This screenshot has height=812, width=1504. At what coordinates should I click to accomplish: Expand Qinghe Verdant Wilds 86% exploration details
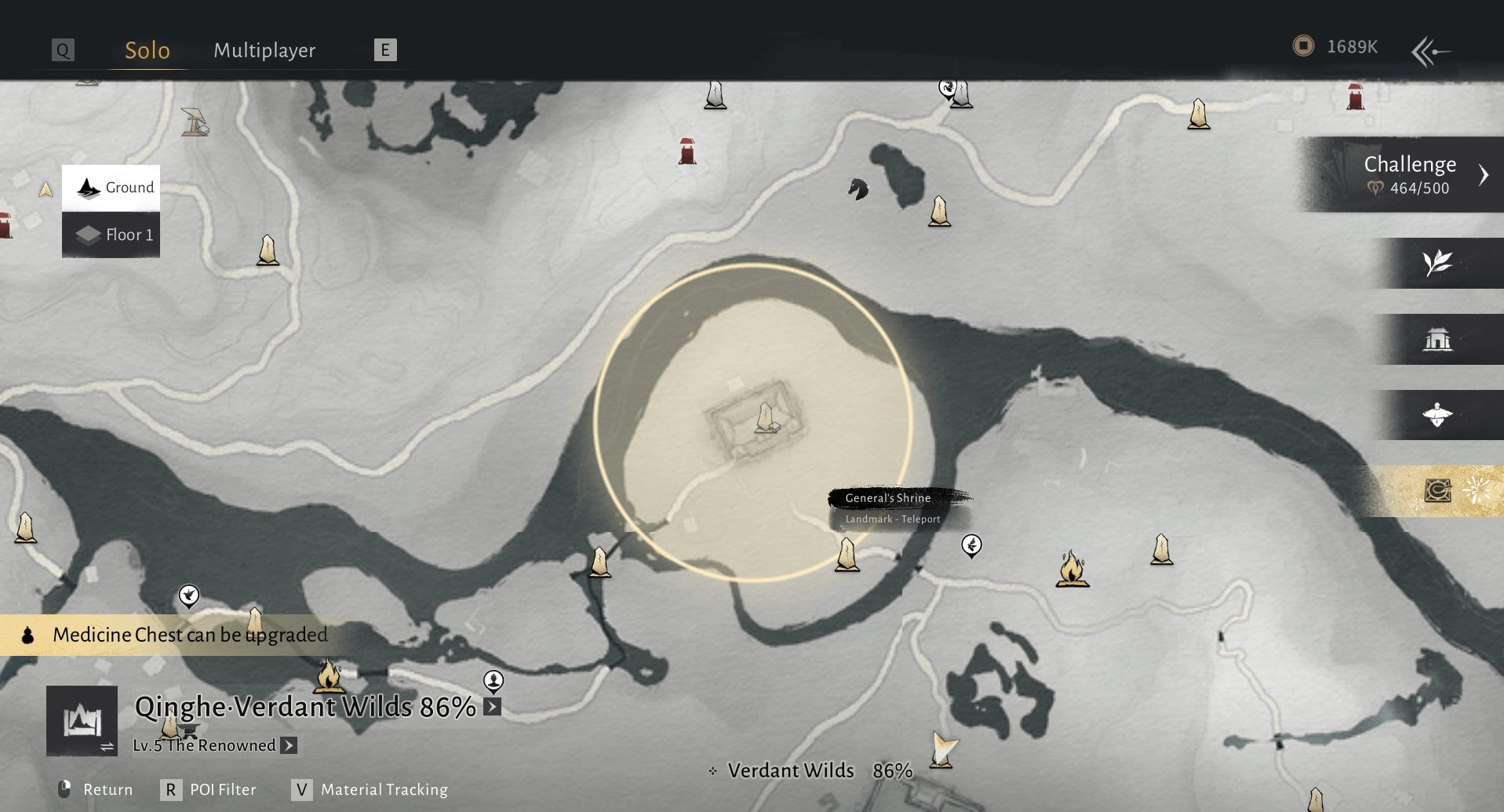(x=492, y=707)
